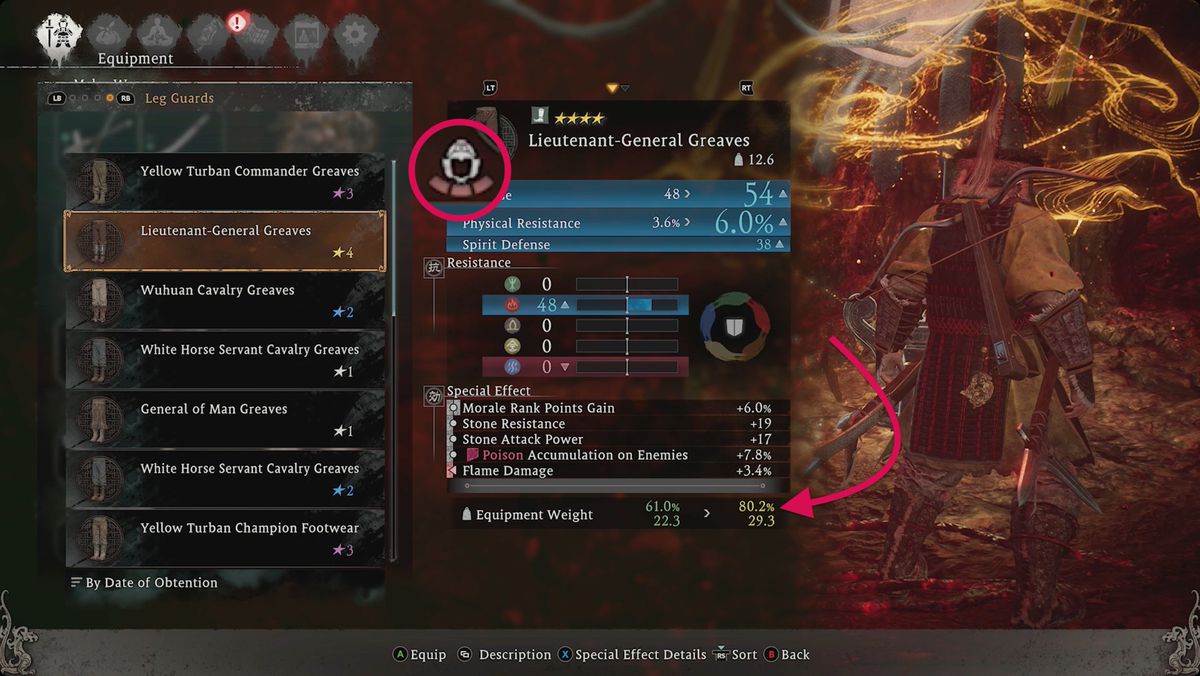Choose the Lieutenant-General Greaves entry
Viewport: 1200px width, 676px height.
coord(225,241)
